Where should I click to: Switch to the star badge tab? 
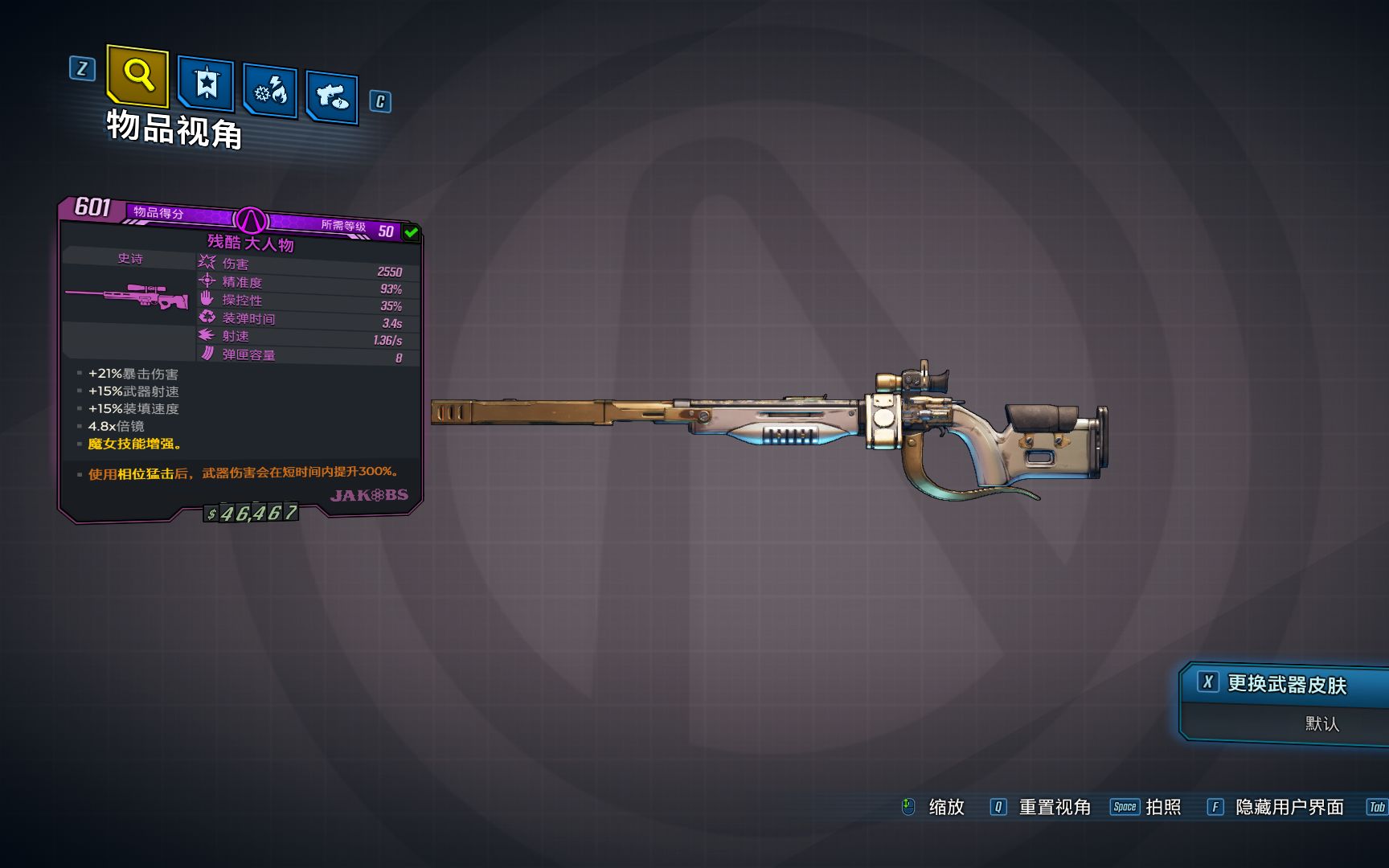point(206,83)
